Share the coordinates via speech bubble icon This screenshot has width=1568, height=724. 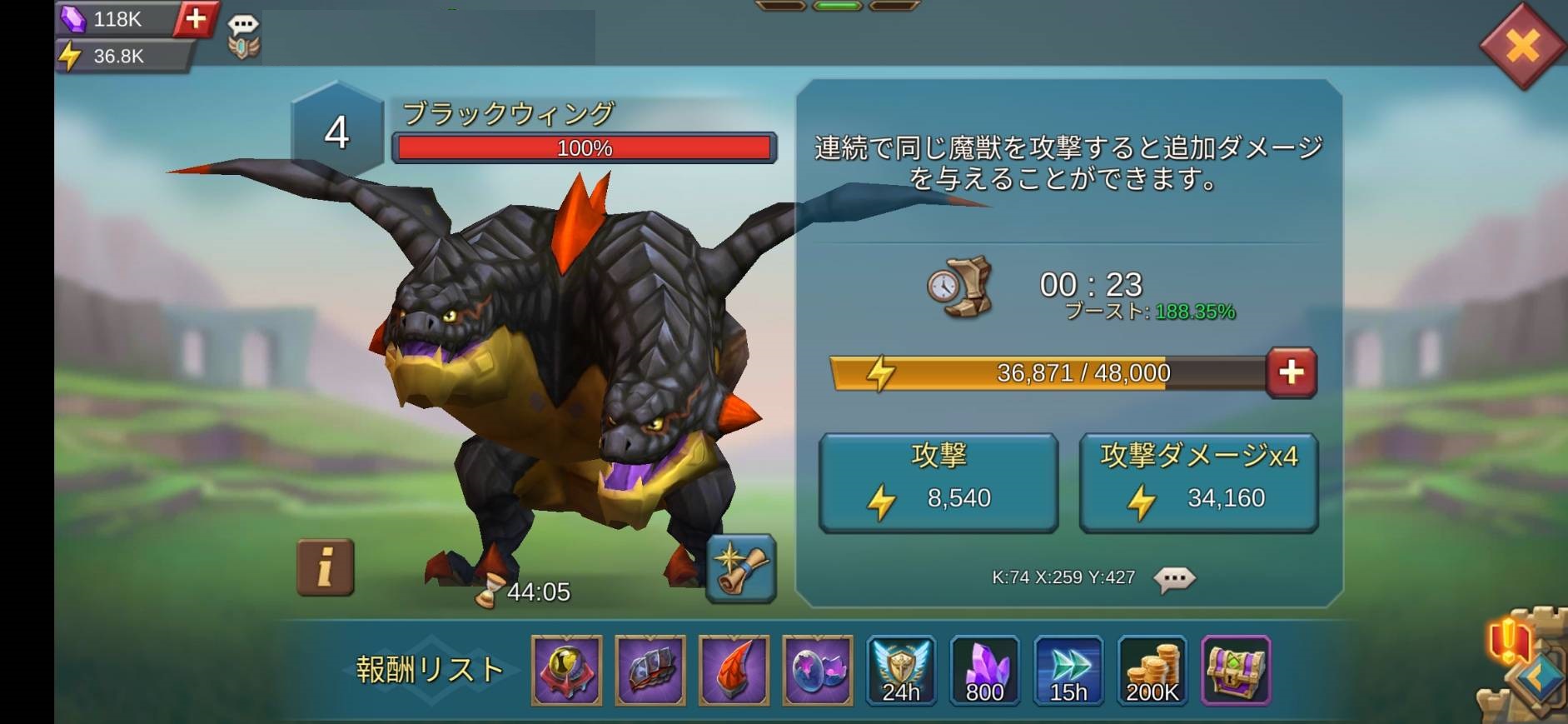pos(1174,578)
